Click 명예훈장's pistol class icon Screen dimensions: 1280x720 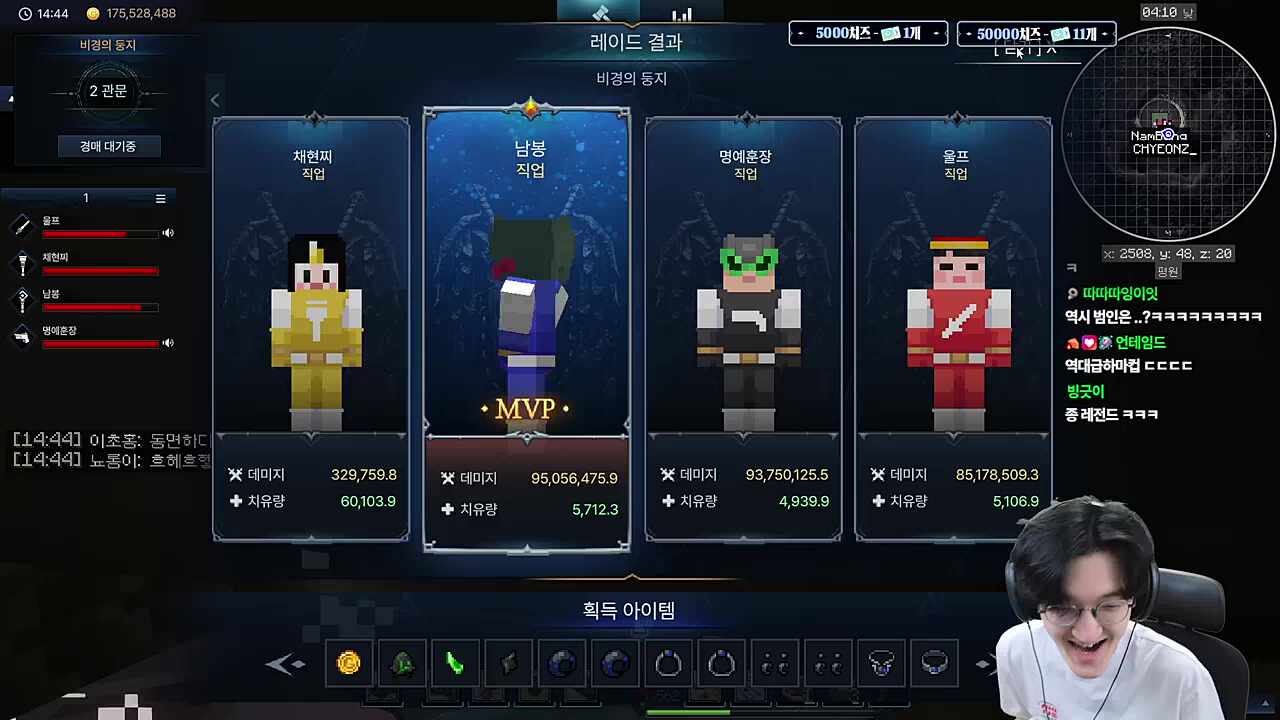[x=22, y=337]
